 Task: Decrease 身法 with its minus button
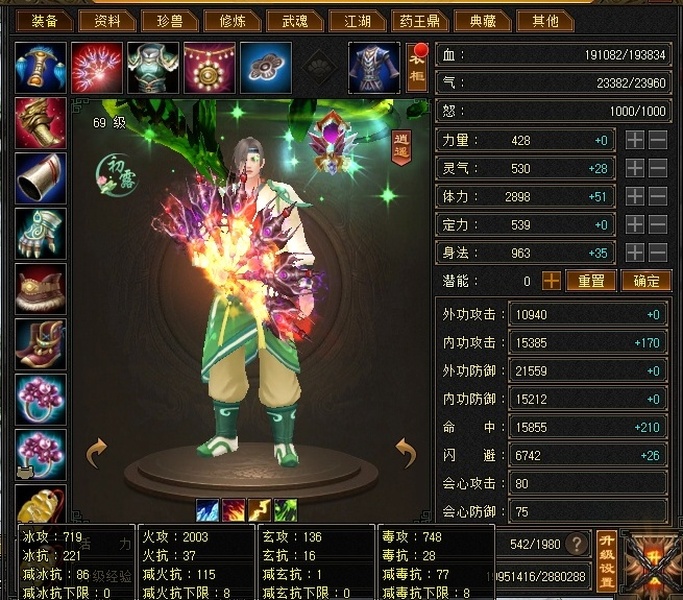[657, 253]
